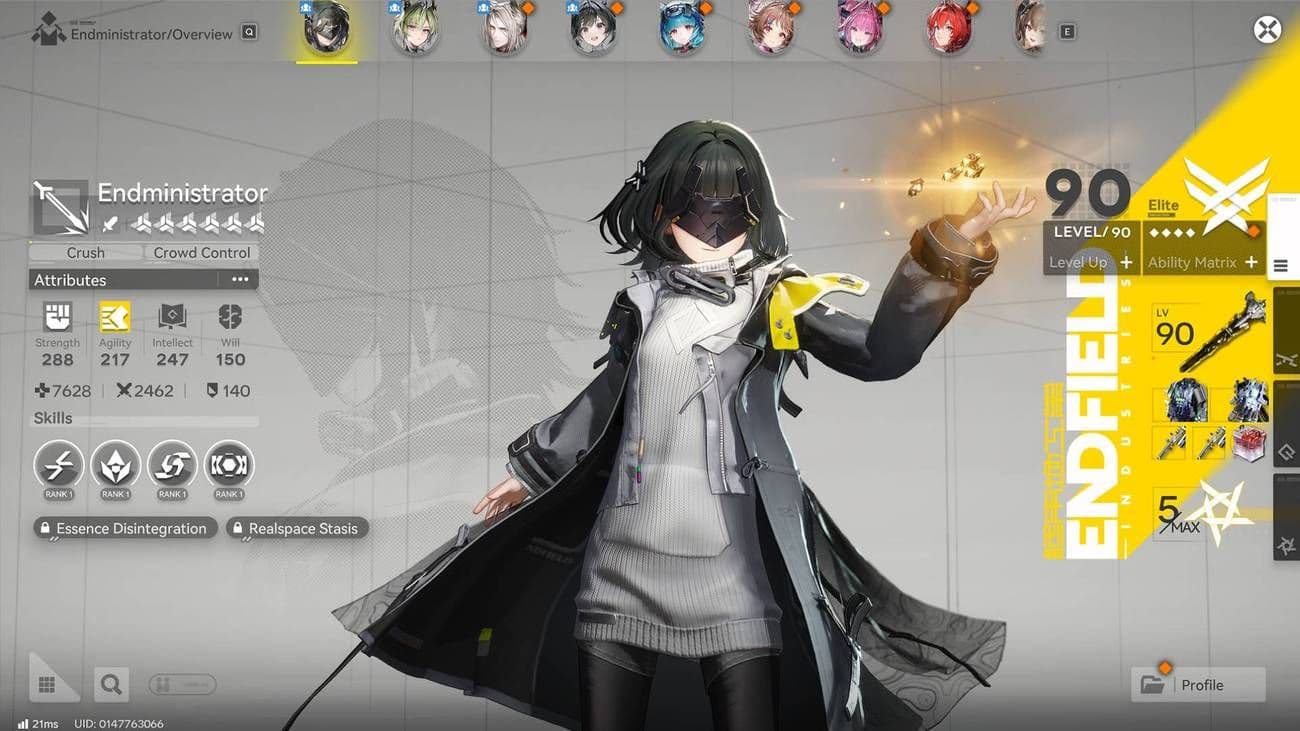Open the first skill at Rank 1

click(x=57, y=465)
